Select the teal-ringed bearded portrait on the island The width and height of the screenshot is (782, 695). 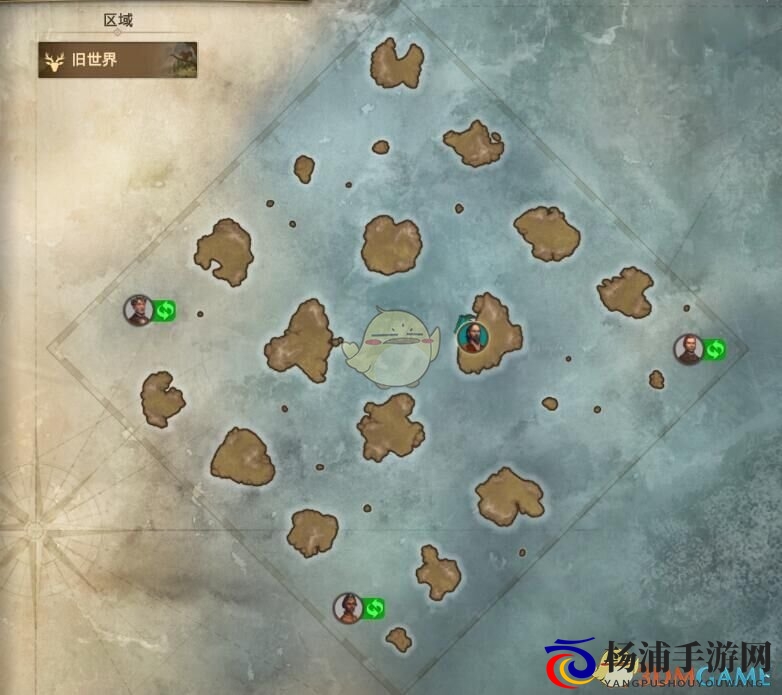tap(472, 337)
